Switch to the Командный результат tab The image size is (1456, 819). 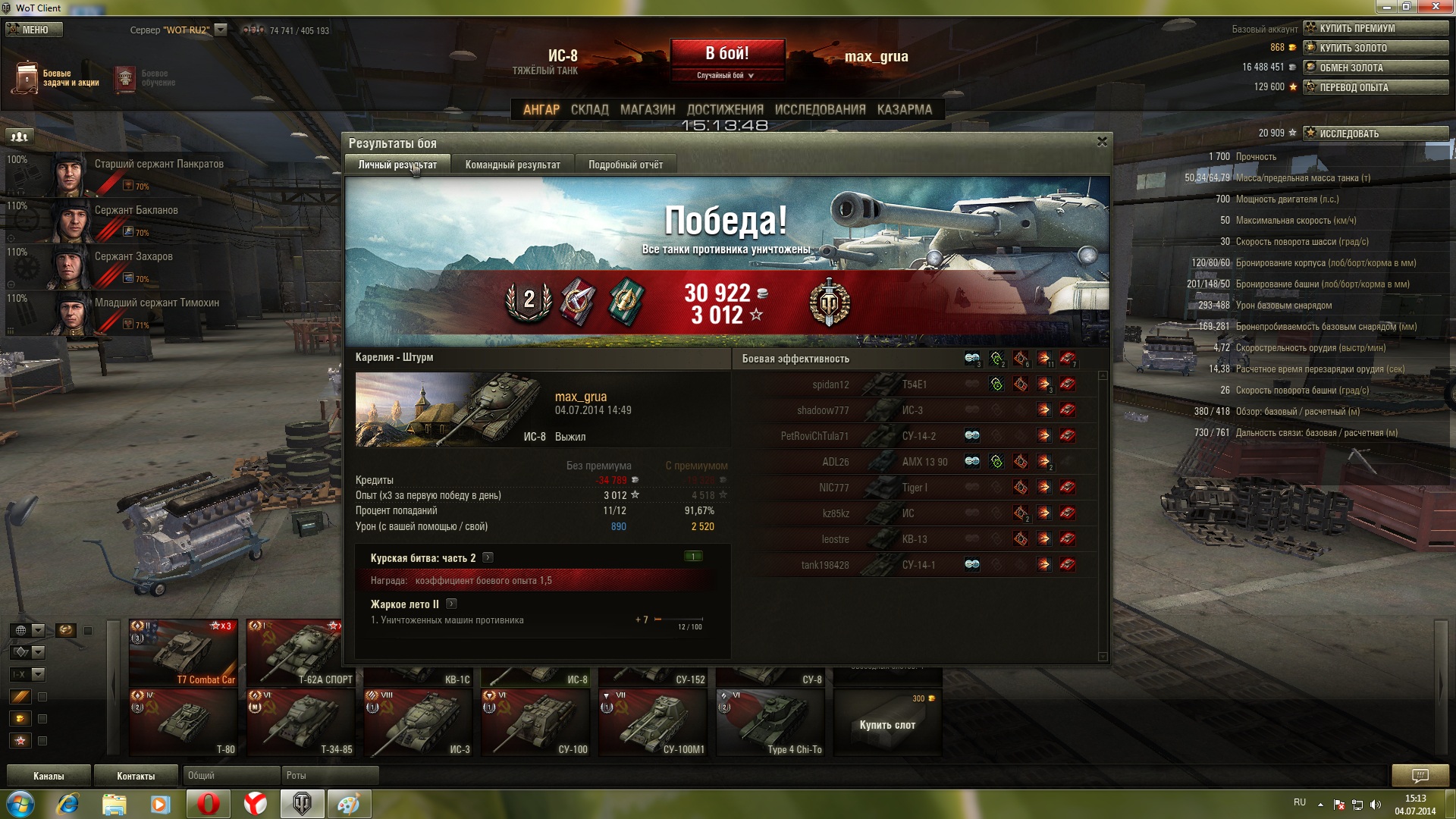click(x=513, y=165)
